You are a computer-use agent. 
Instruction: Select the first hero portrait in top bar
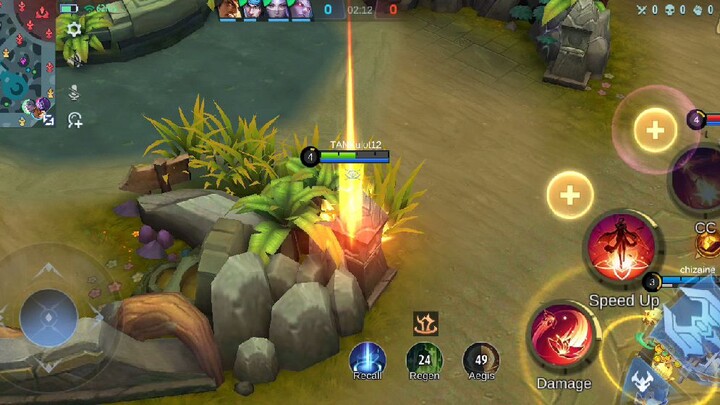(x=231, y=9)
